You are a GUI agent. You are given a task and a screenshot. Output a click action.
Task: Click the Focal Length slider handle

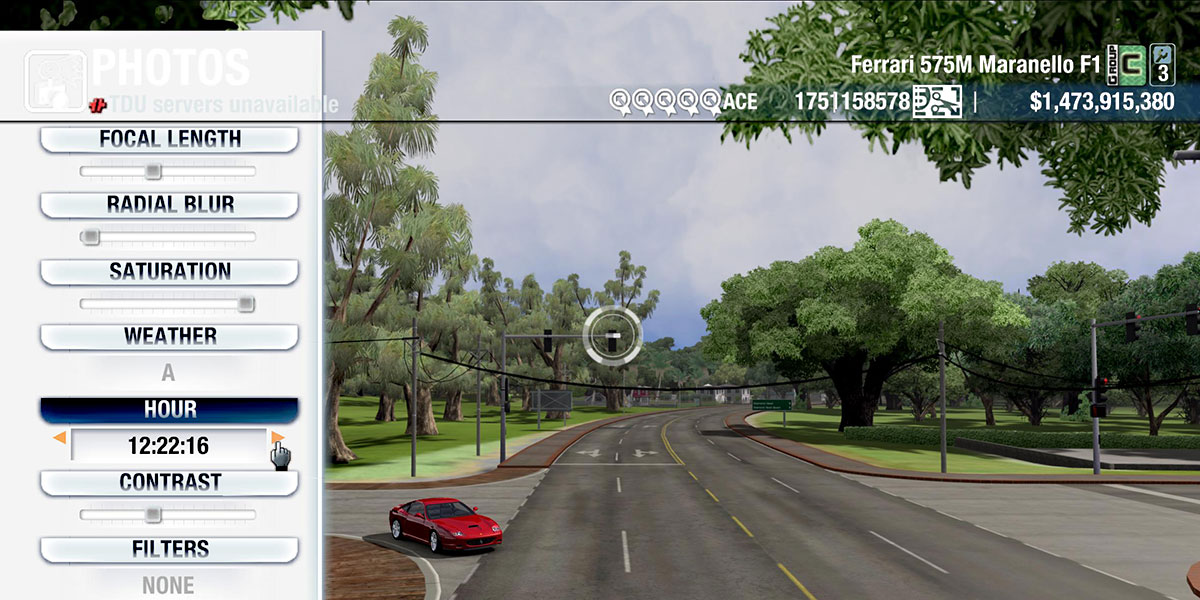point(152,171)
